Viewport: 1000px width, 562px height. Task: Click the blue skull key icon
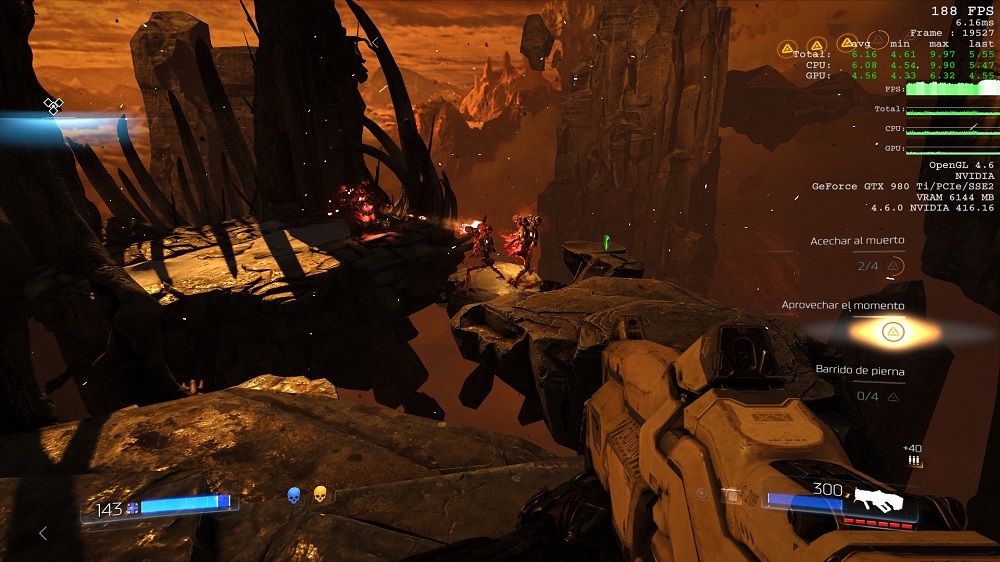point(294,494)
